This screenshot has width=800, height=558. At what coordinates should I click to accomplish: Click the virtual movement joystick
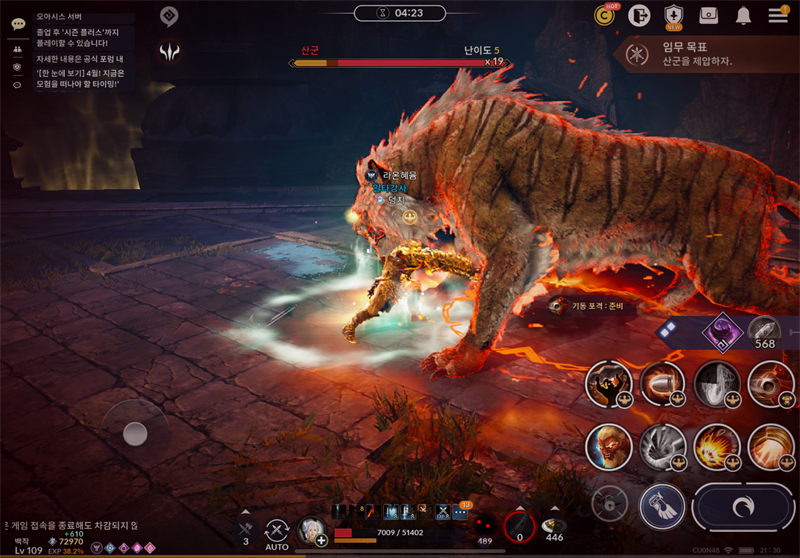point(135,433)
